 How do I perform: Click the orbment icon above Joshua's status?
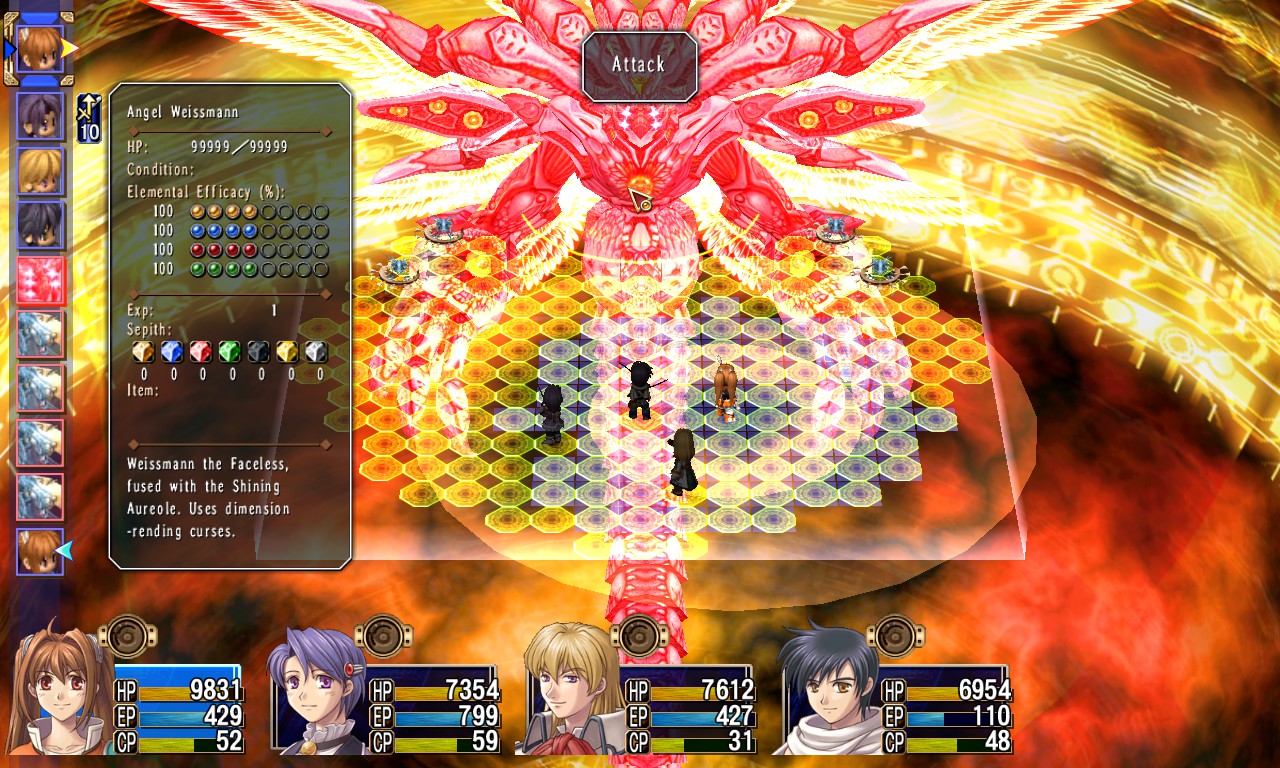pyautogui.click(x=896, y=635)
